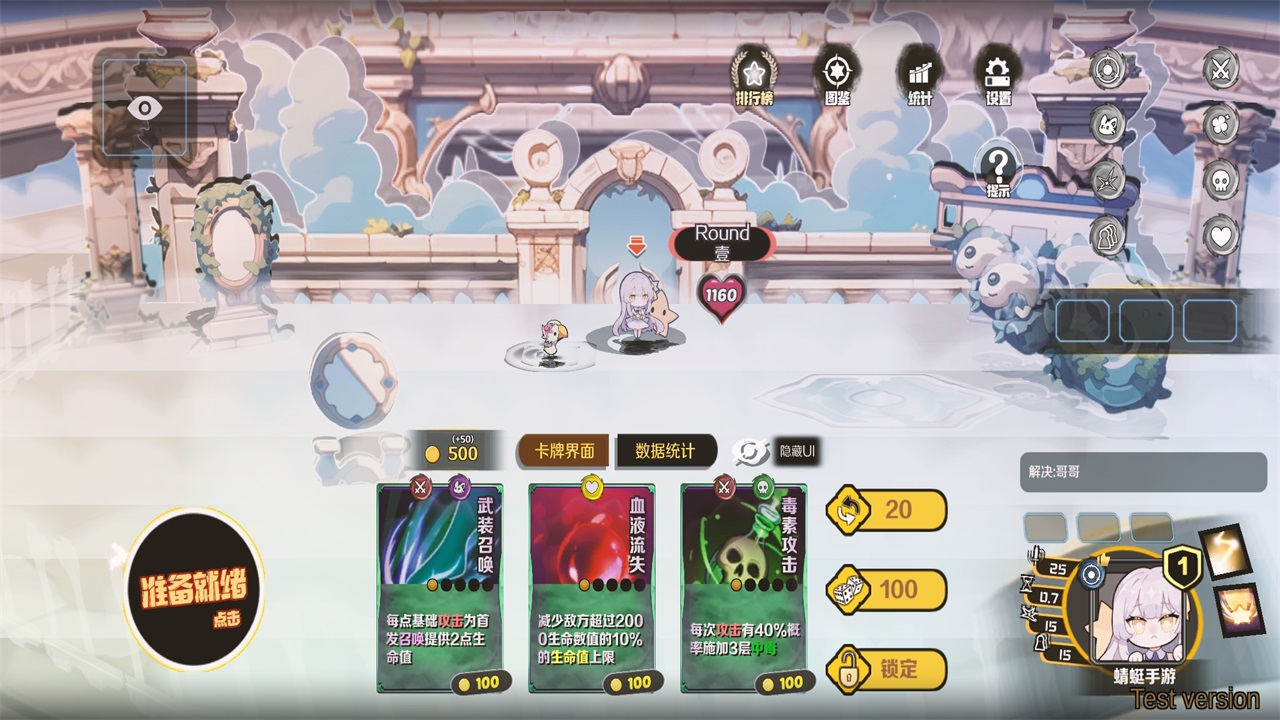
Task: Switch to the 数据统计 tab
Action: 665,451
